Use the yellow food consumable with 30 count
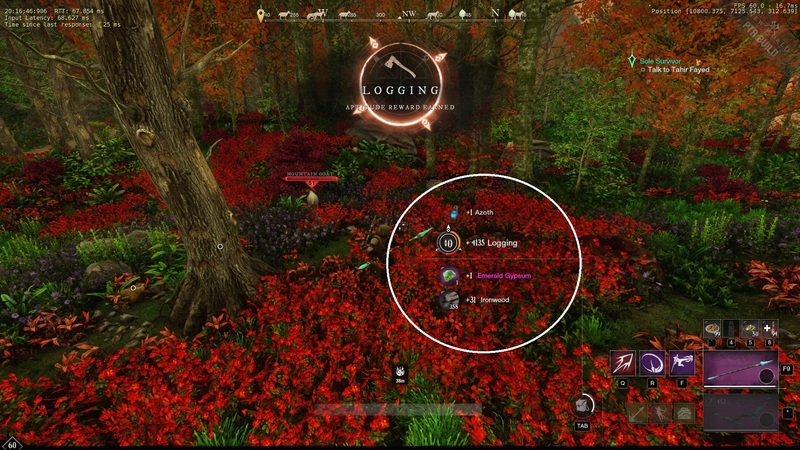The width and height of the screenshot is (800, 450). click(749, 328)
